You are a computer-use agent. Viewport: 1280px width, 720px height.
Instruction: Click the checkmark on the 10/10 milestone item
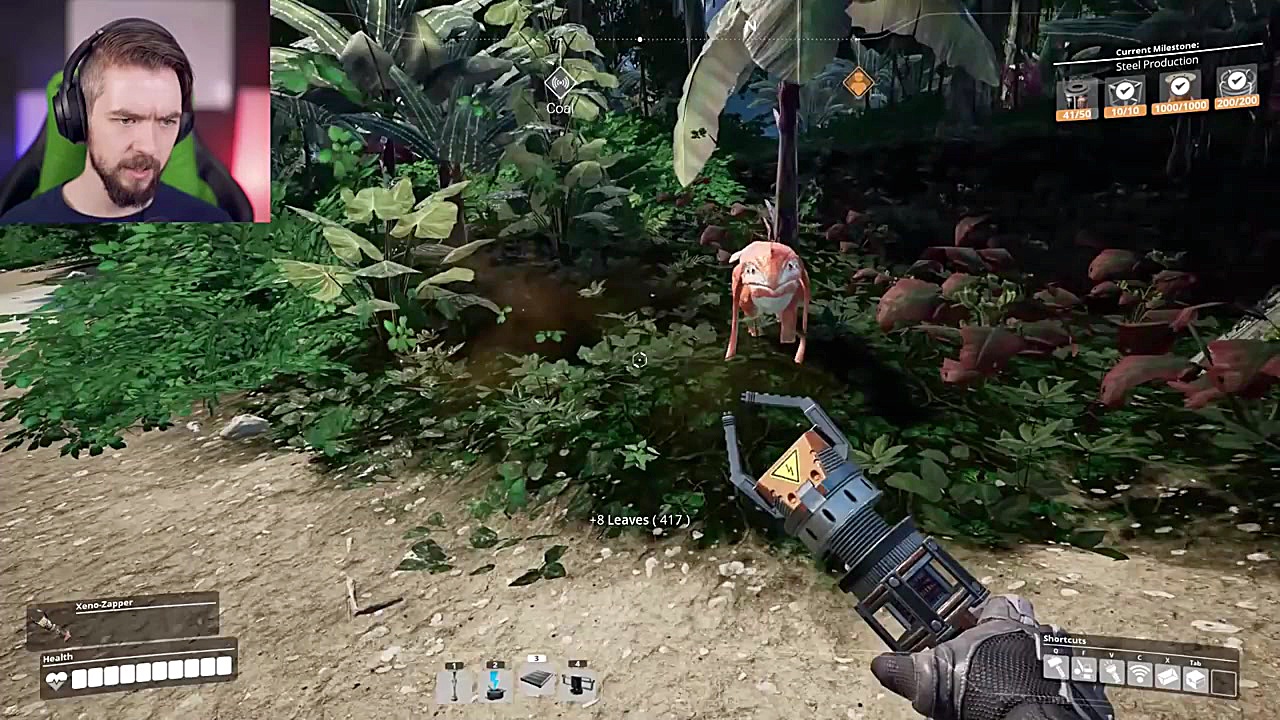(x=1125, y=90)
